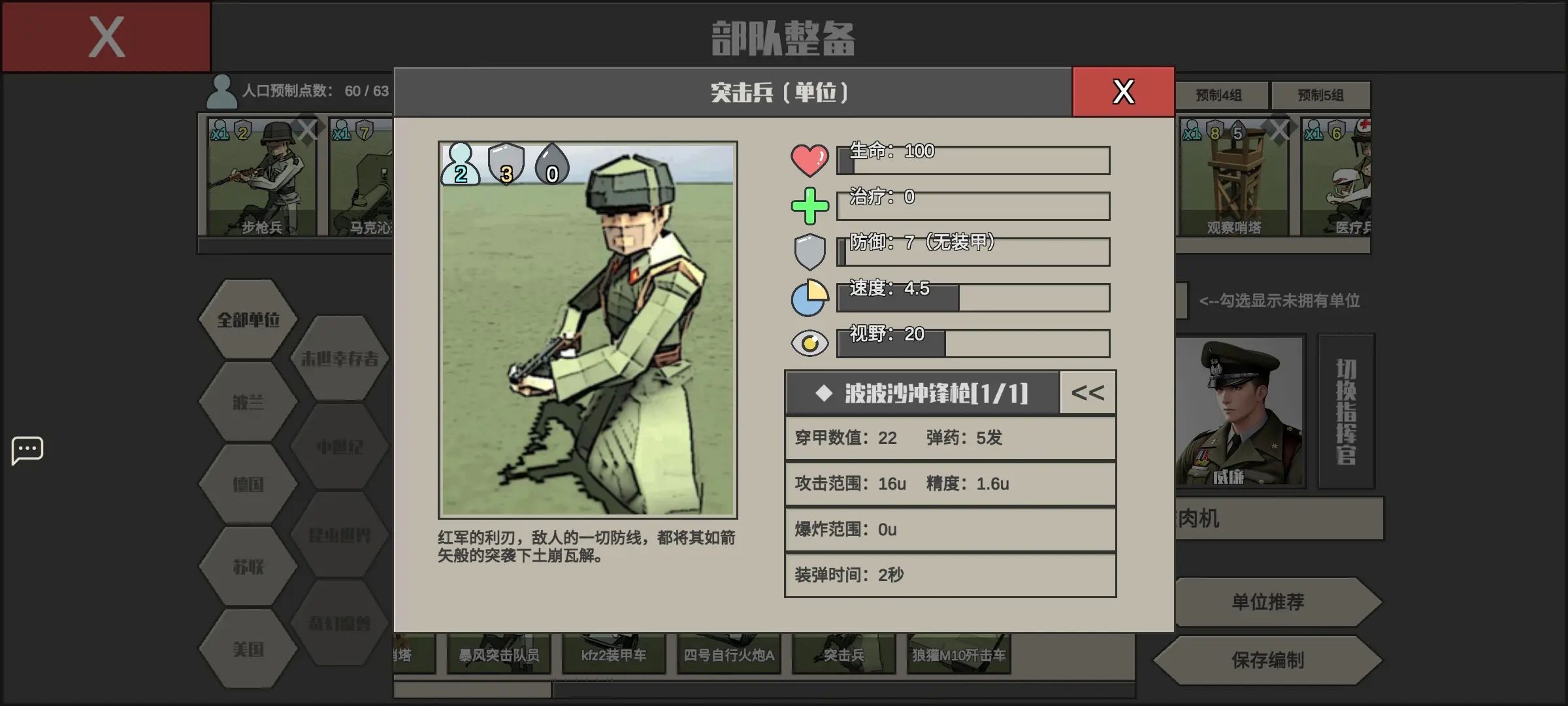Click the shield icon beside 防御 stat

(810, 250)
